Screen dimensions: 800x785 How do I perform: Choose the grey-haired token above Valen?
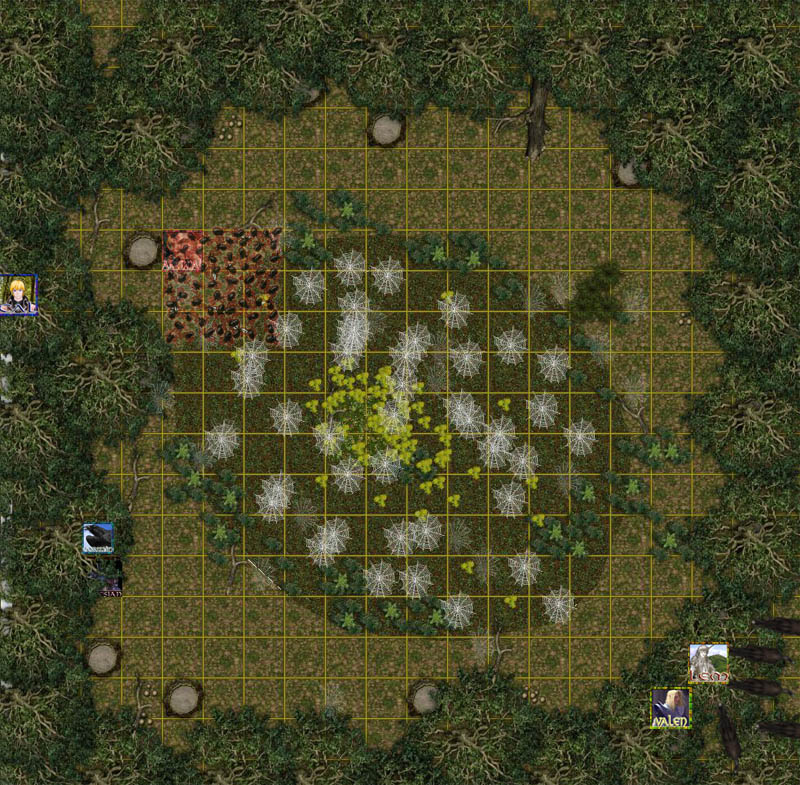tap(708, 663)
